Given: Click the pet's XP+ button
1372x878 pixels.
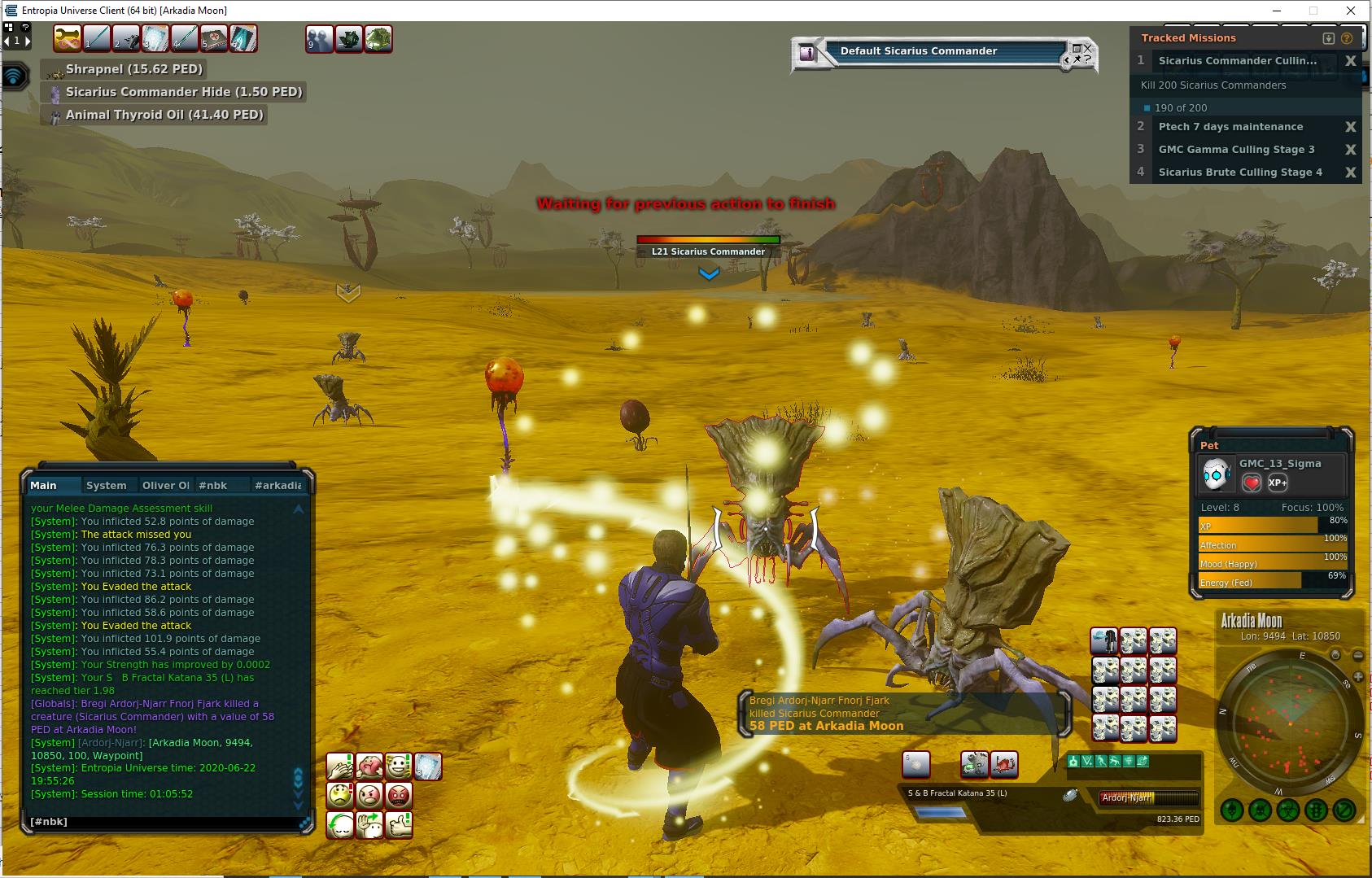Looking at the screenshot, I should coord(1278,483).
